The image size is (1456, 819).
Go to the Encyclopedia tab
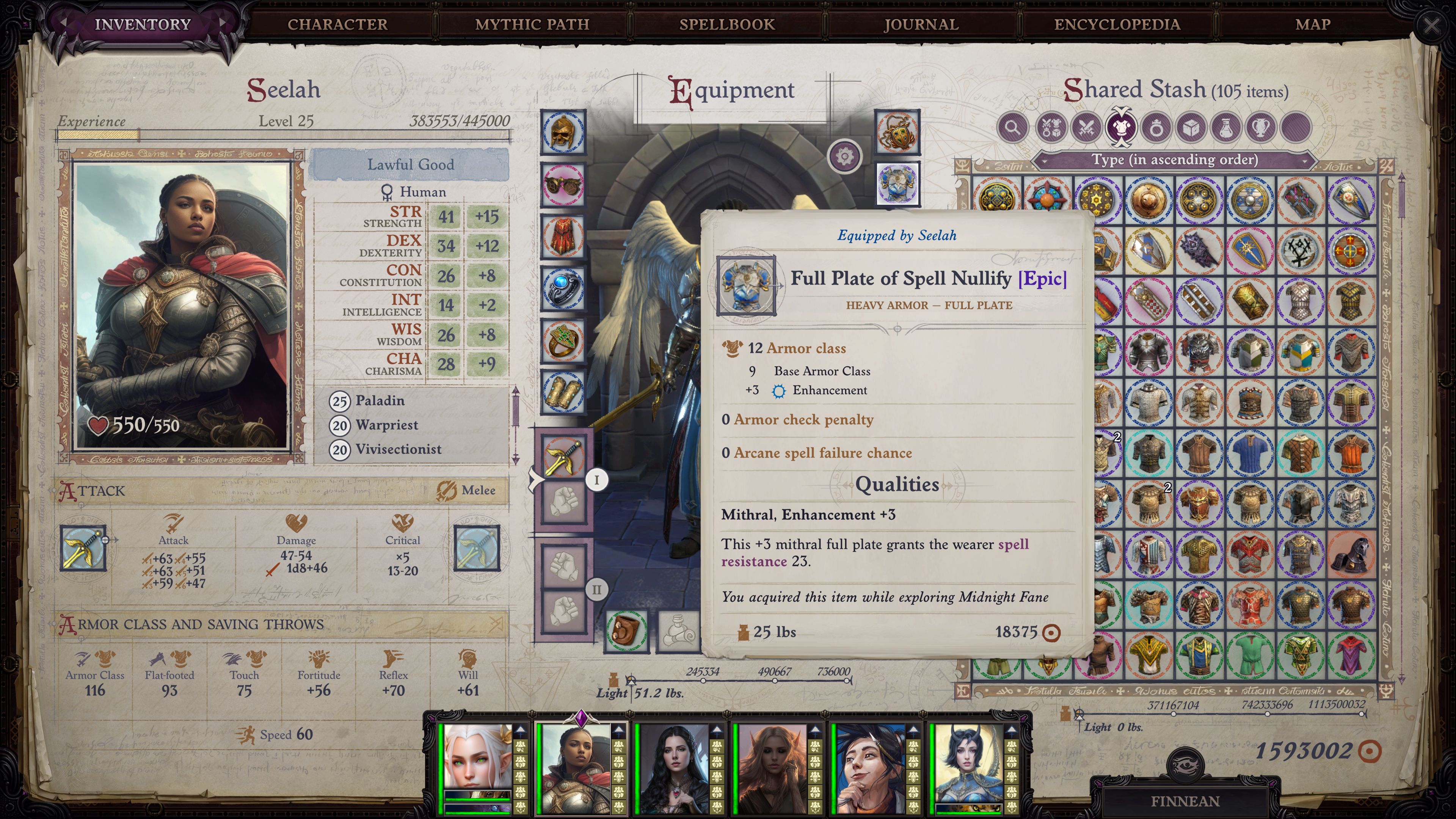point(1117,24)
